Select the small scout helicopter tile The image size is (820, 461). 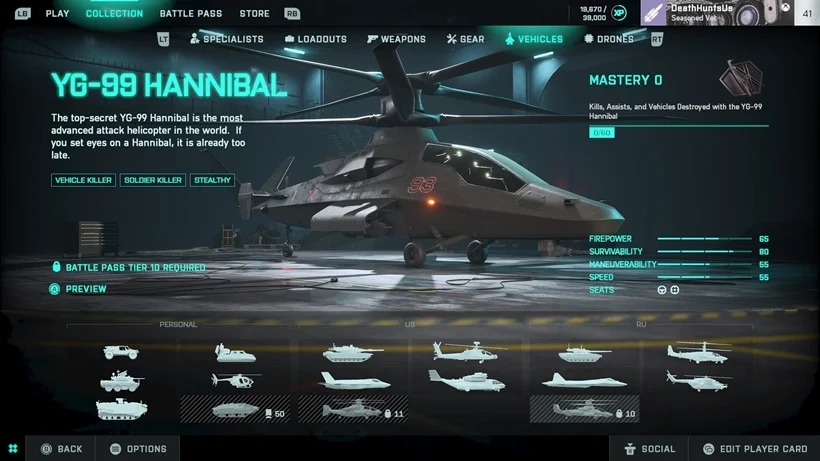(x=235, y=380)
